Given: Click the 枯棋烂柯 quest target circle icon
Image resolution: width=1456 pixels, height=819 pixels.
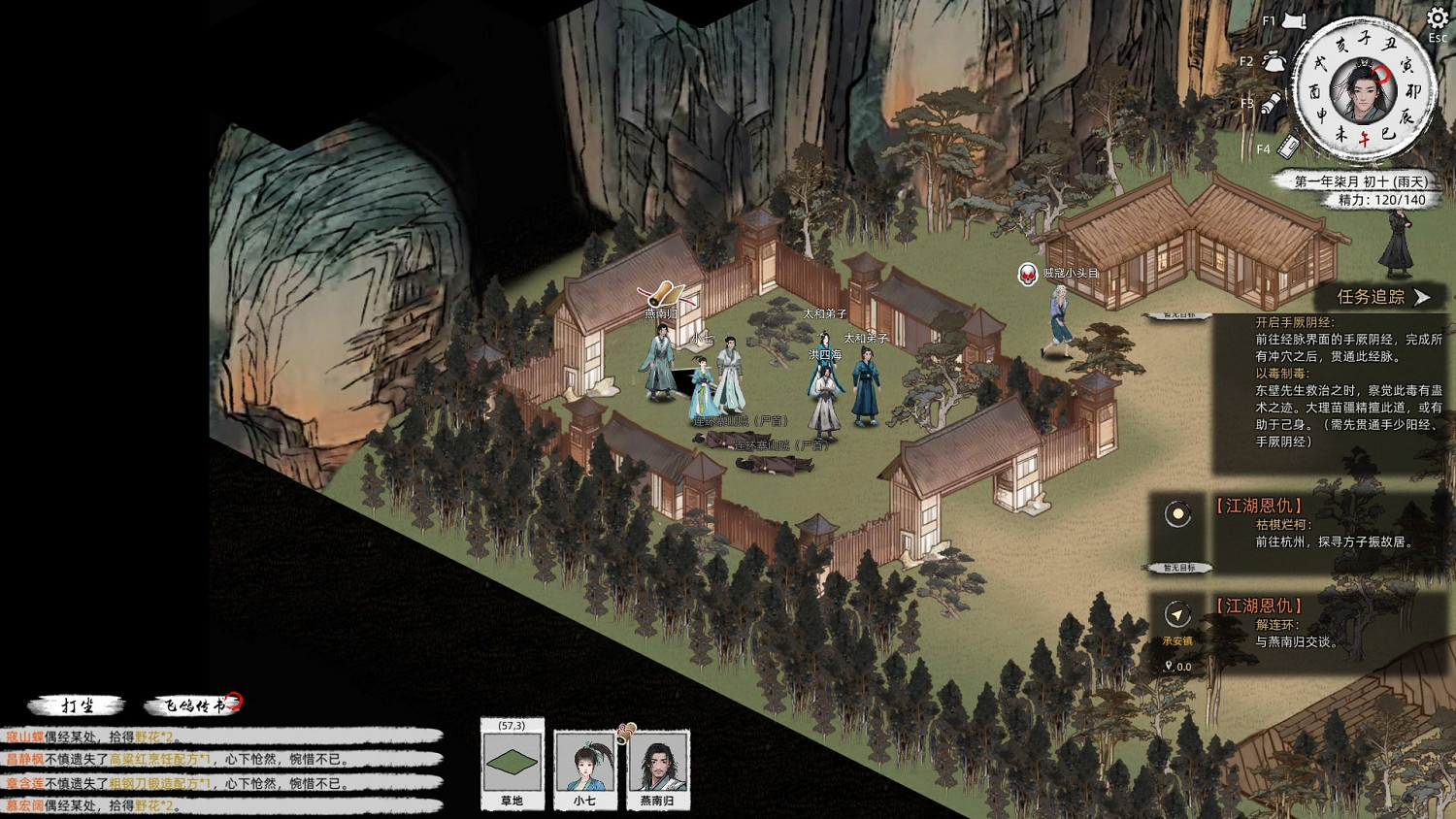Looking at the screenshot, I should click(x=1178, y=514).
